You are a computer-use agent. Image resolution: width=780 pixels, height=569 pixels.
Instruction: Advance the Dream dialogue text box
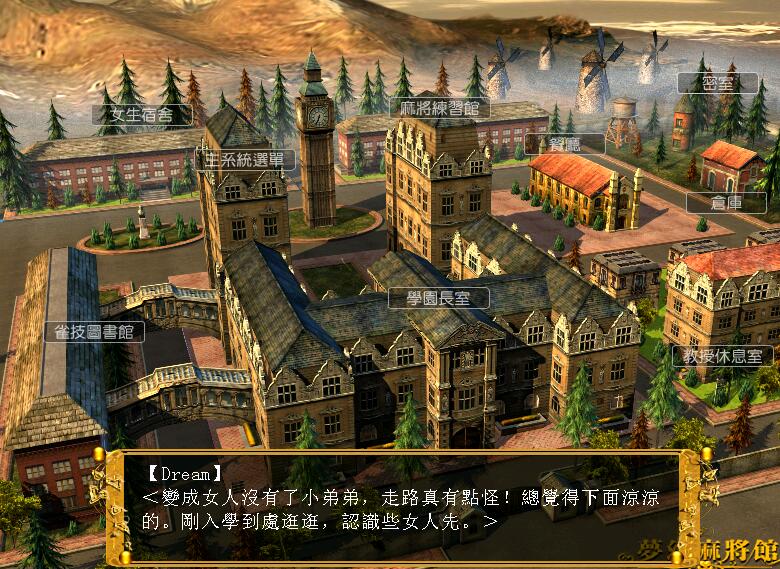pyautogui.click(x=400, y=505)
